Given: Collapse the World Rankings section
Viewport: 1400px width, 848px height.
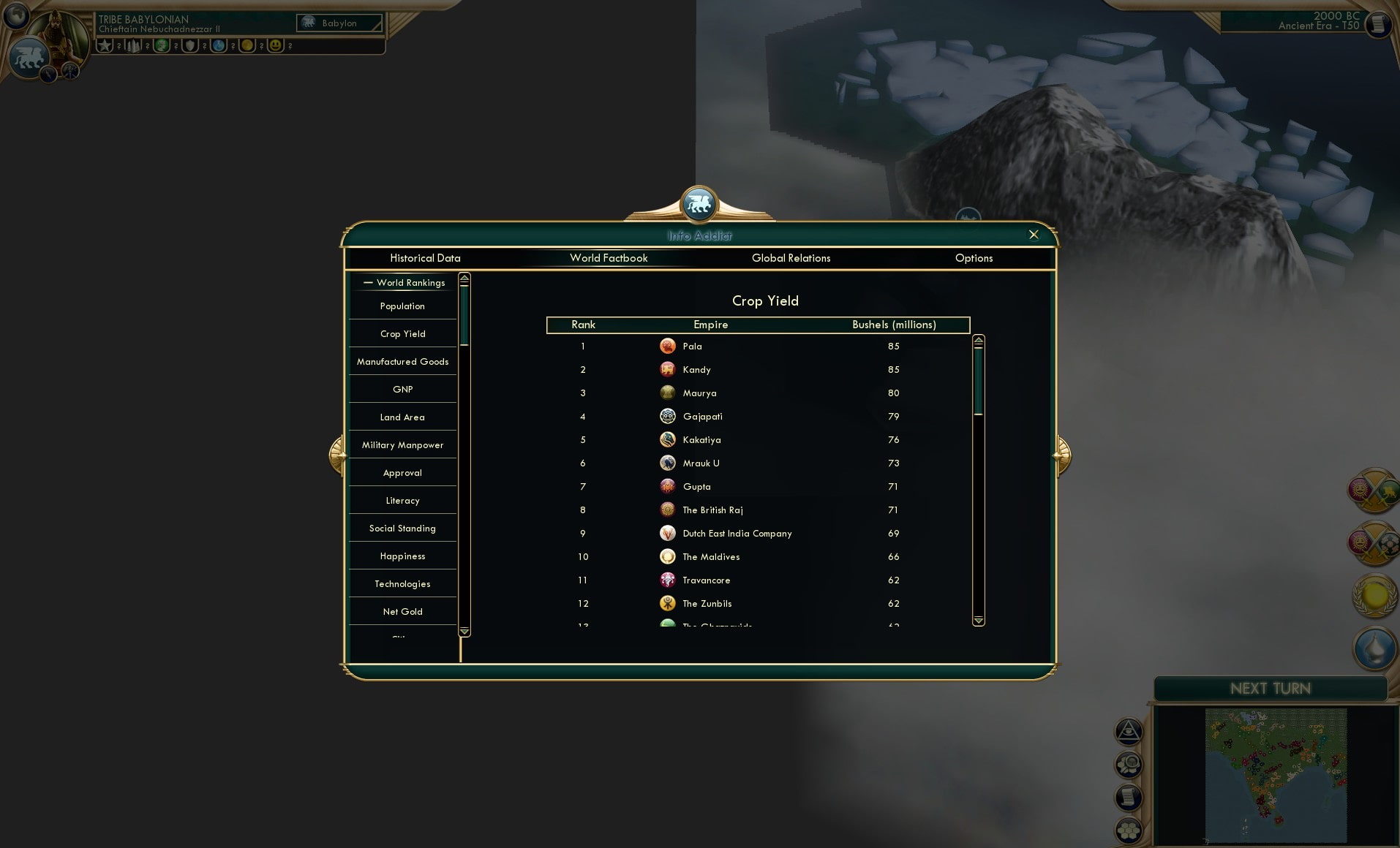Looking at the screenshot, I should tap(369, 283).
